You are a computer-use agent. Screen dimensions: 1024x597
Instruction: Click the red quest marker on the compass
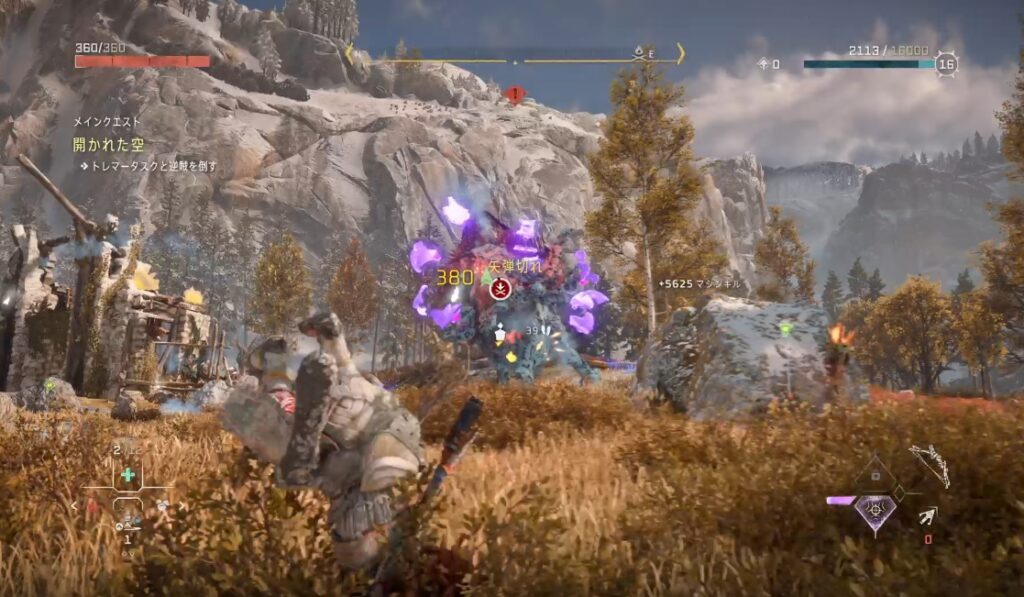pyautogui.click(x=515, y=95)
